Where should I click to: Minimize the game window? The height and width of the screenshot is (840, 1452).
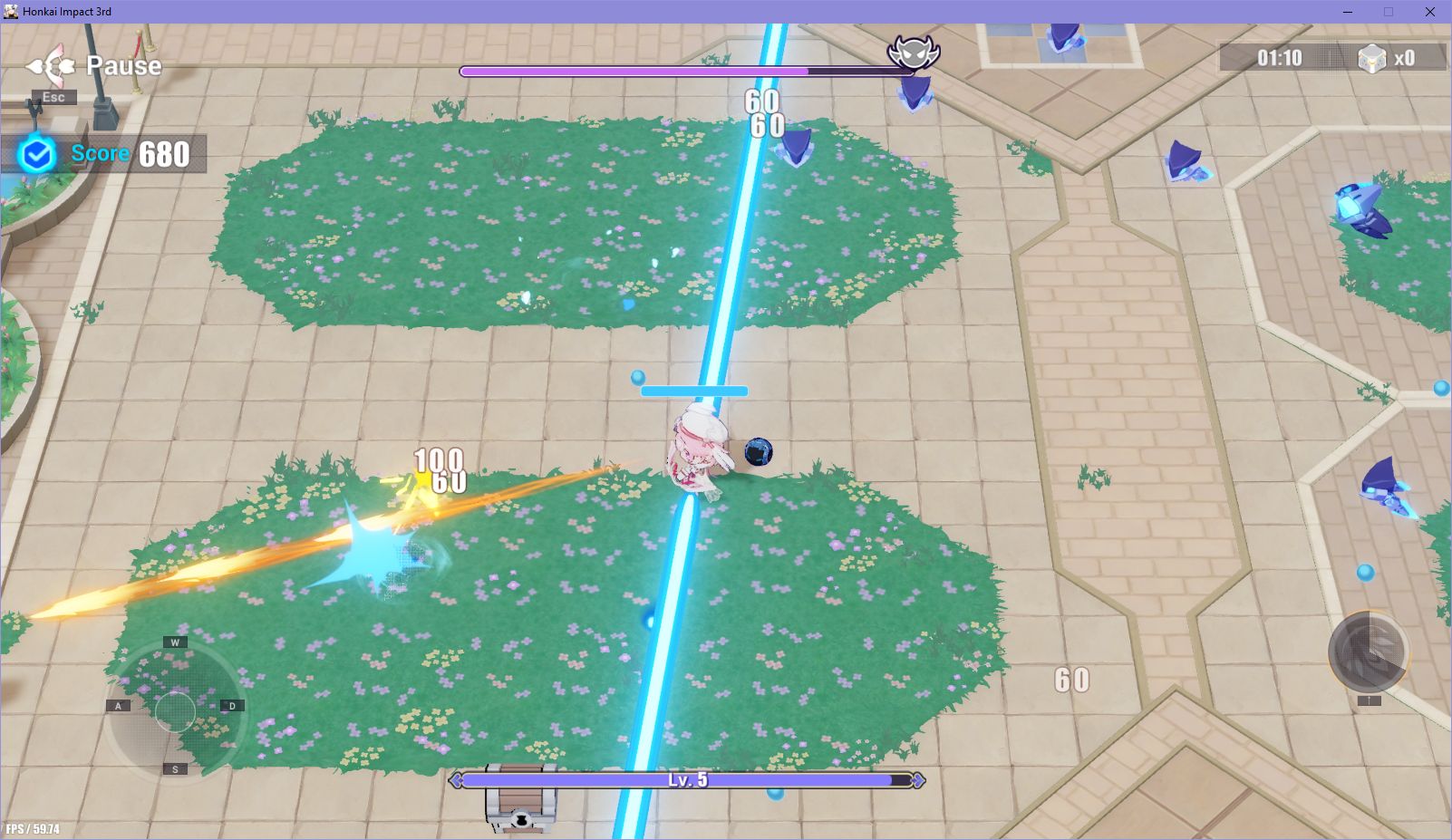[1348, 12]
